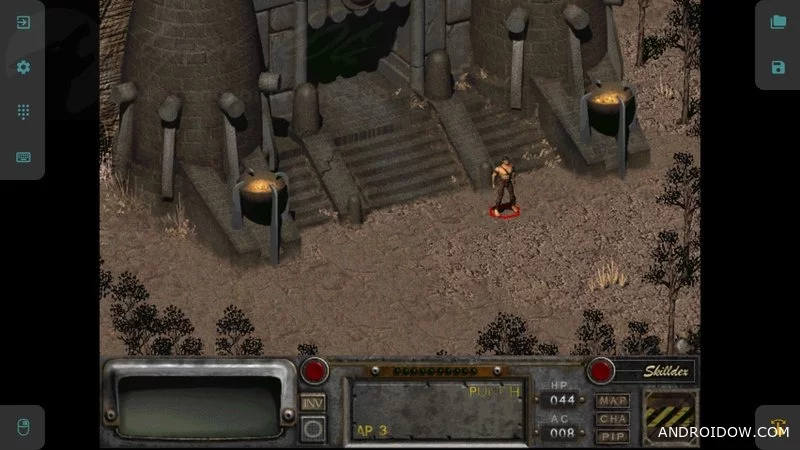
Task: Click the Punch active weapon slot
Action: [x=436, y=409]
